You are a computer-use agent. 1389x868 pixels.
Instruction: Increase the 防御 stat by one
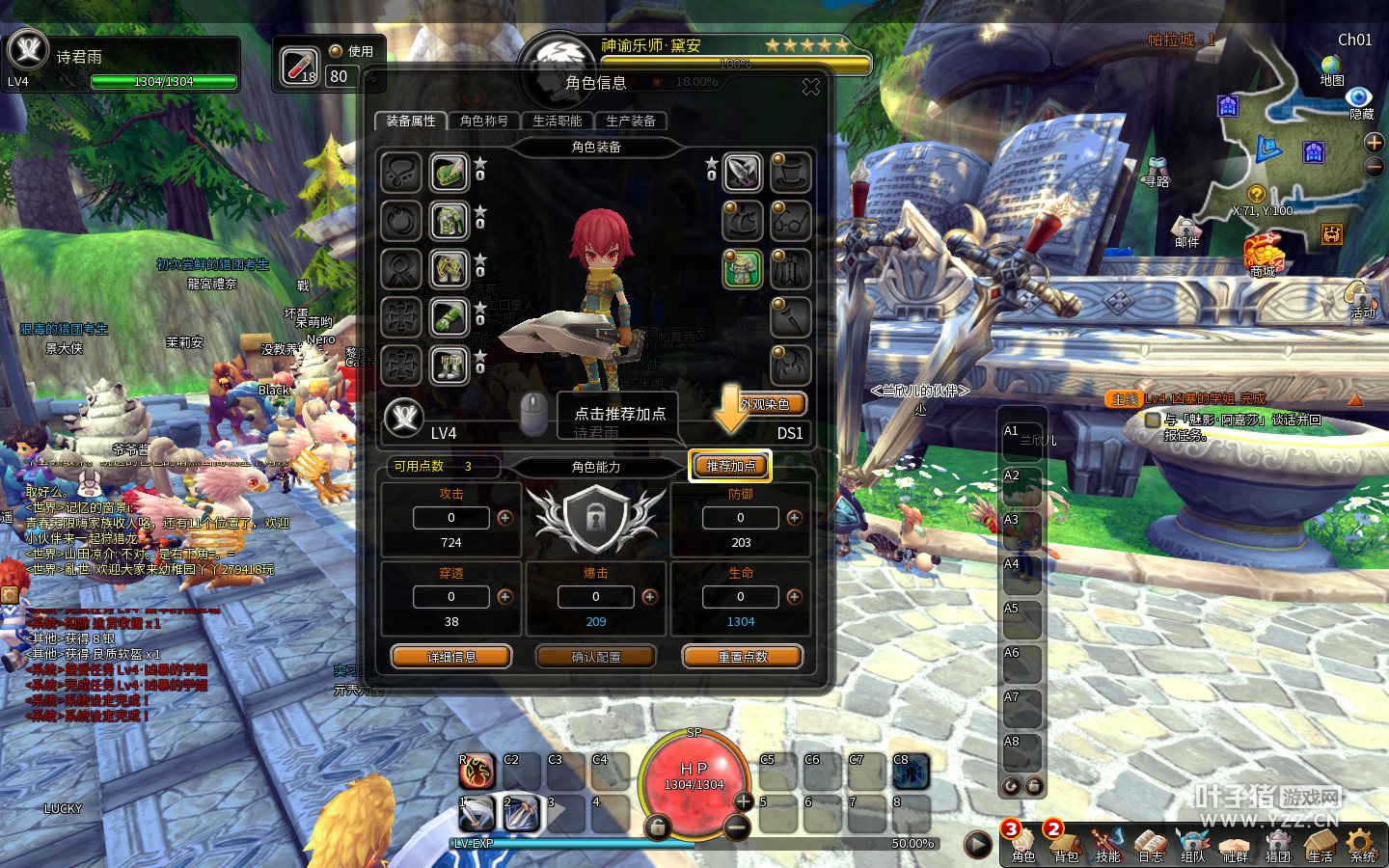tap(794, 518)
